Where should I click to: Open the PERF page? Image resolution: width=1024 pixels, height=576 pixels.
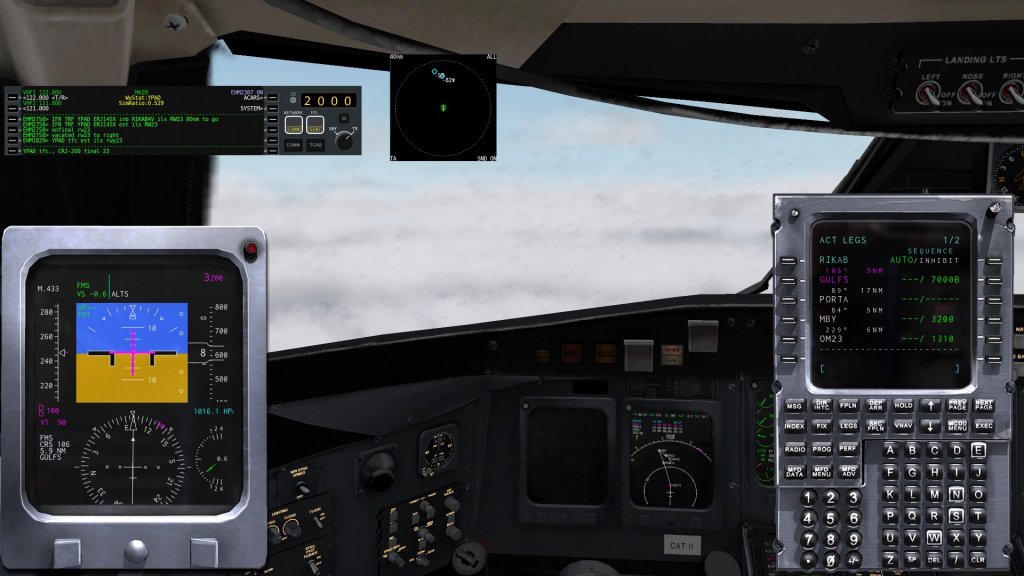point(848,449)
